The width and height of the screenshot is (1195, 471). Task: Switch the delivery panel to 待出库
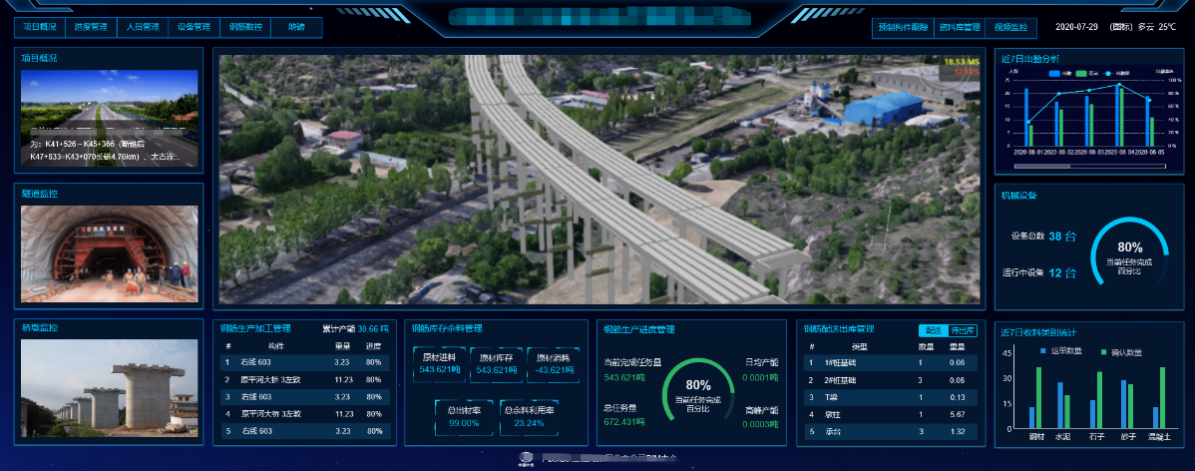point(962,330)
